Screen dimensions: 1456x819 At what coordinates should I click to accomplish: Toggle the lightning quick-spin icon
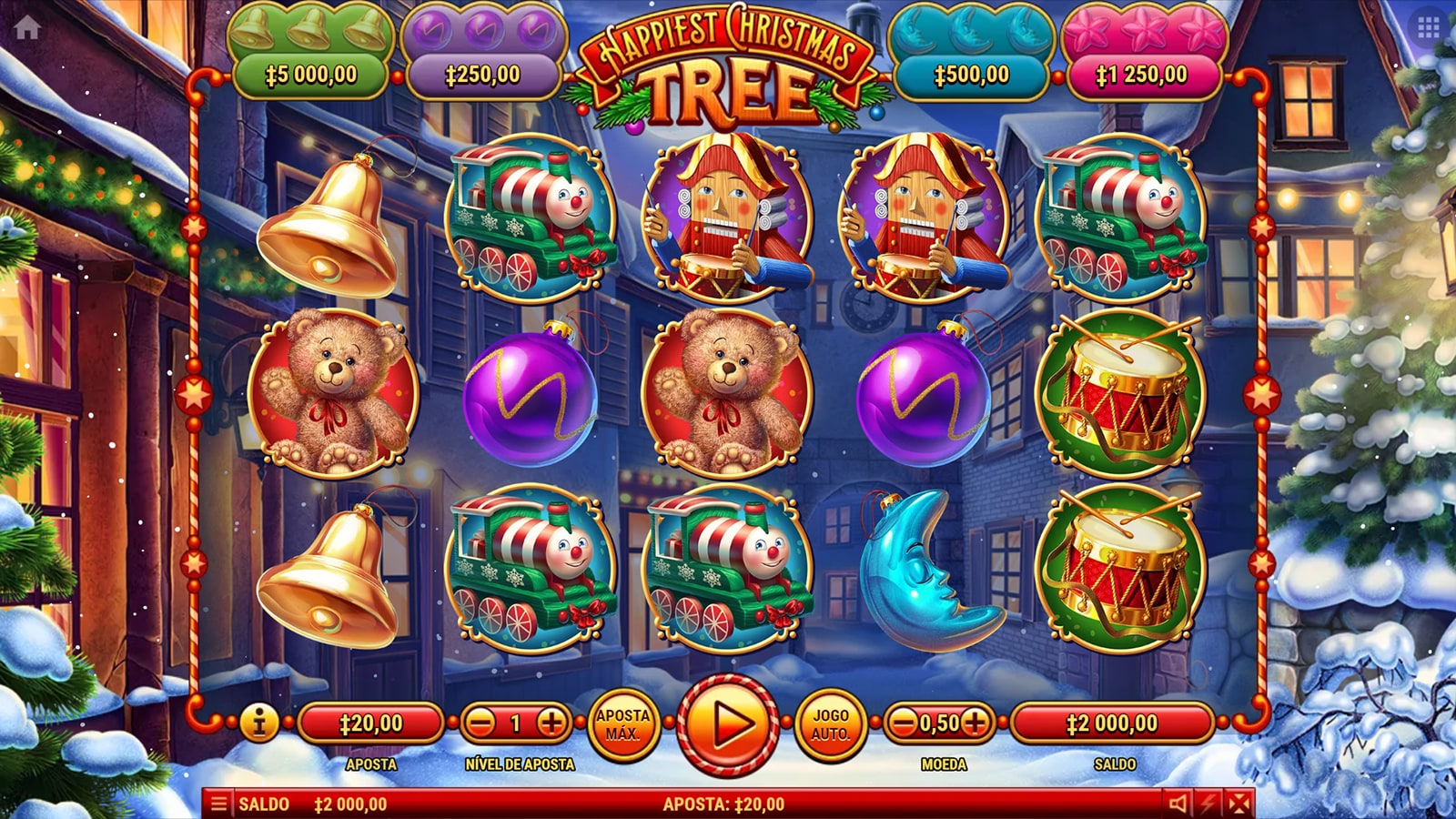[x=1208, y=804]
